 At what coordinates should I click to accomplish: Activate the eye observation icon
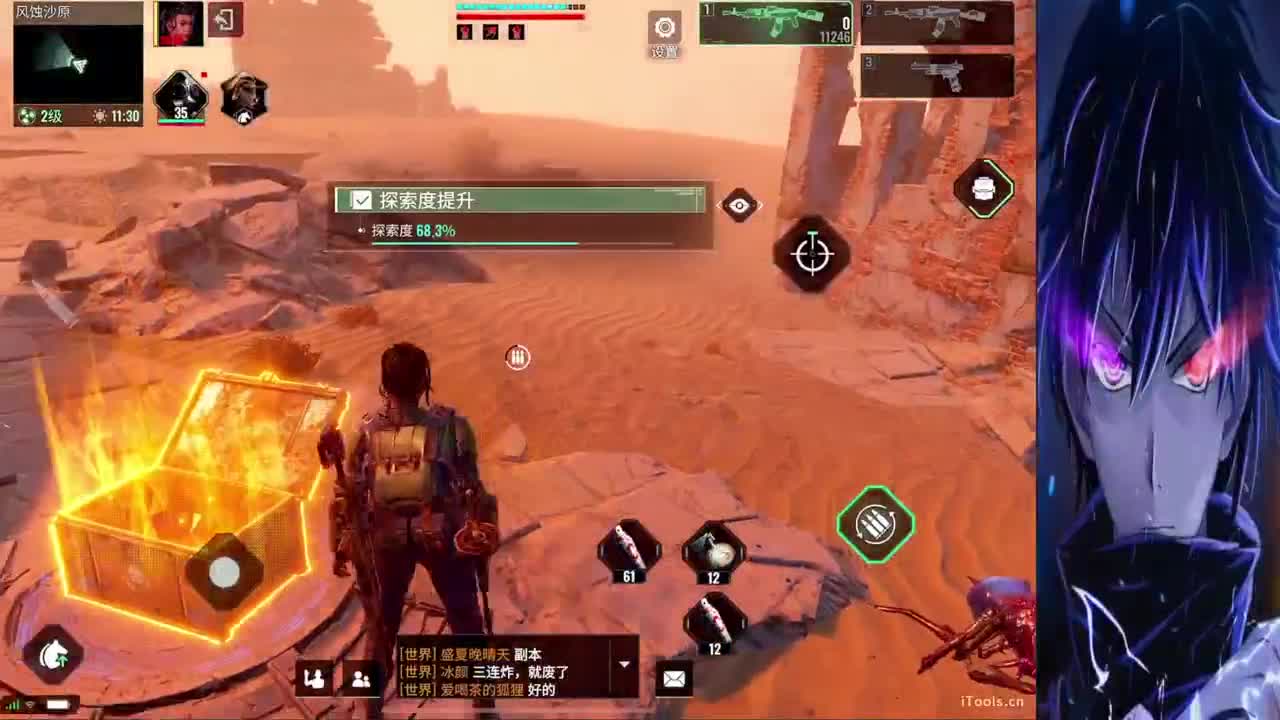(x=739, y=206)
